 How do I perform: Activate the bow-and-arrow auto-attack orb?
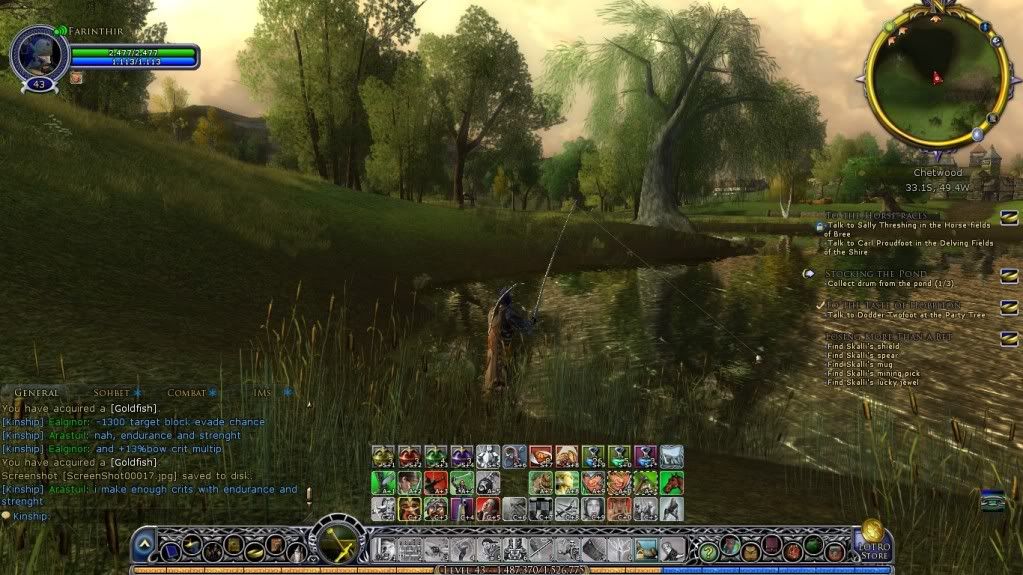337,546
